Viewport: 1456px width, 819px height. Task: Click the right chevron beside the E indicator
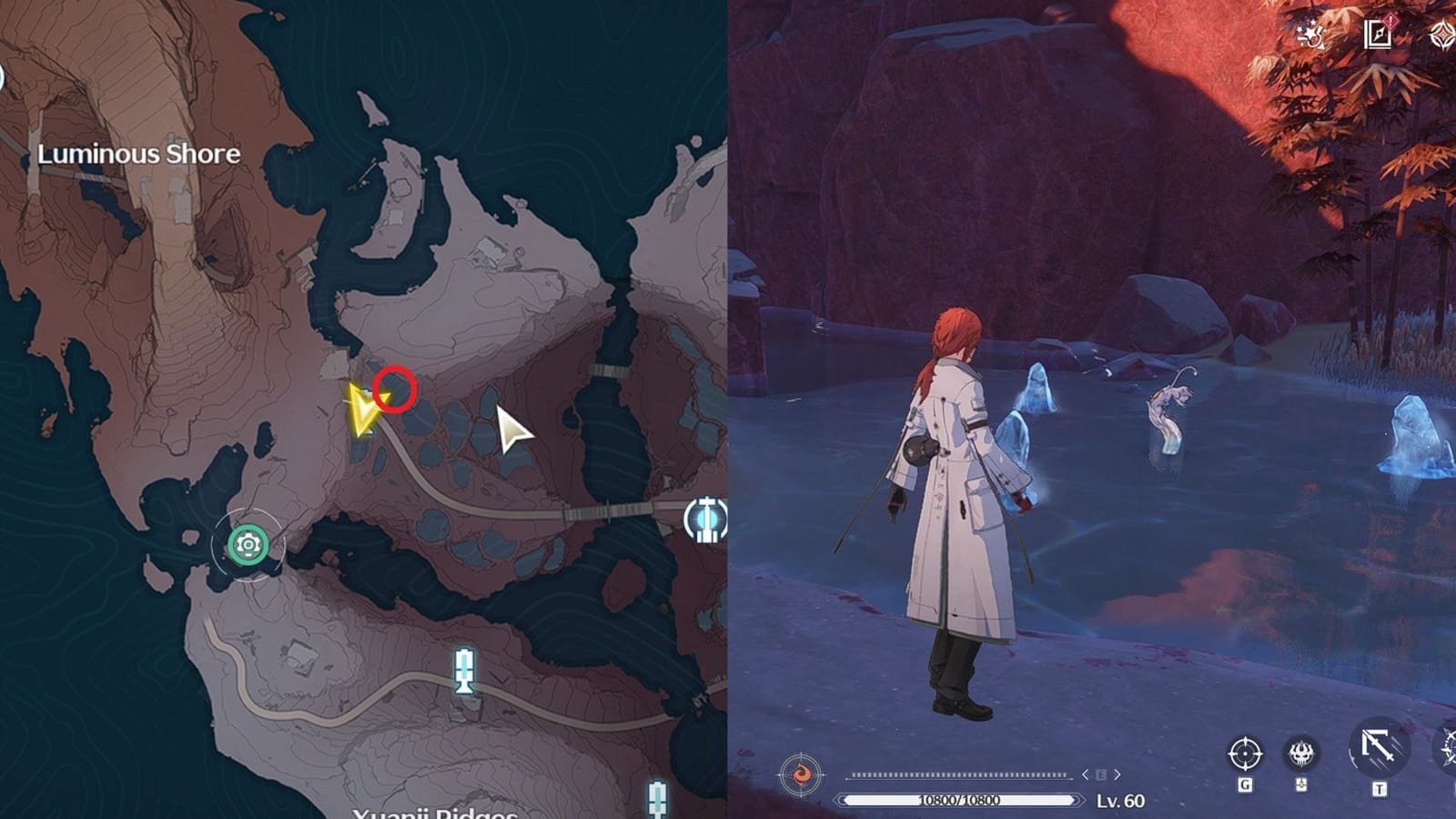coord(1117,774)
